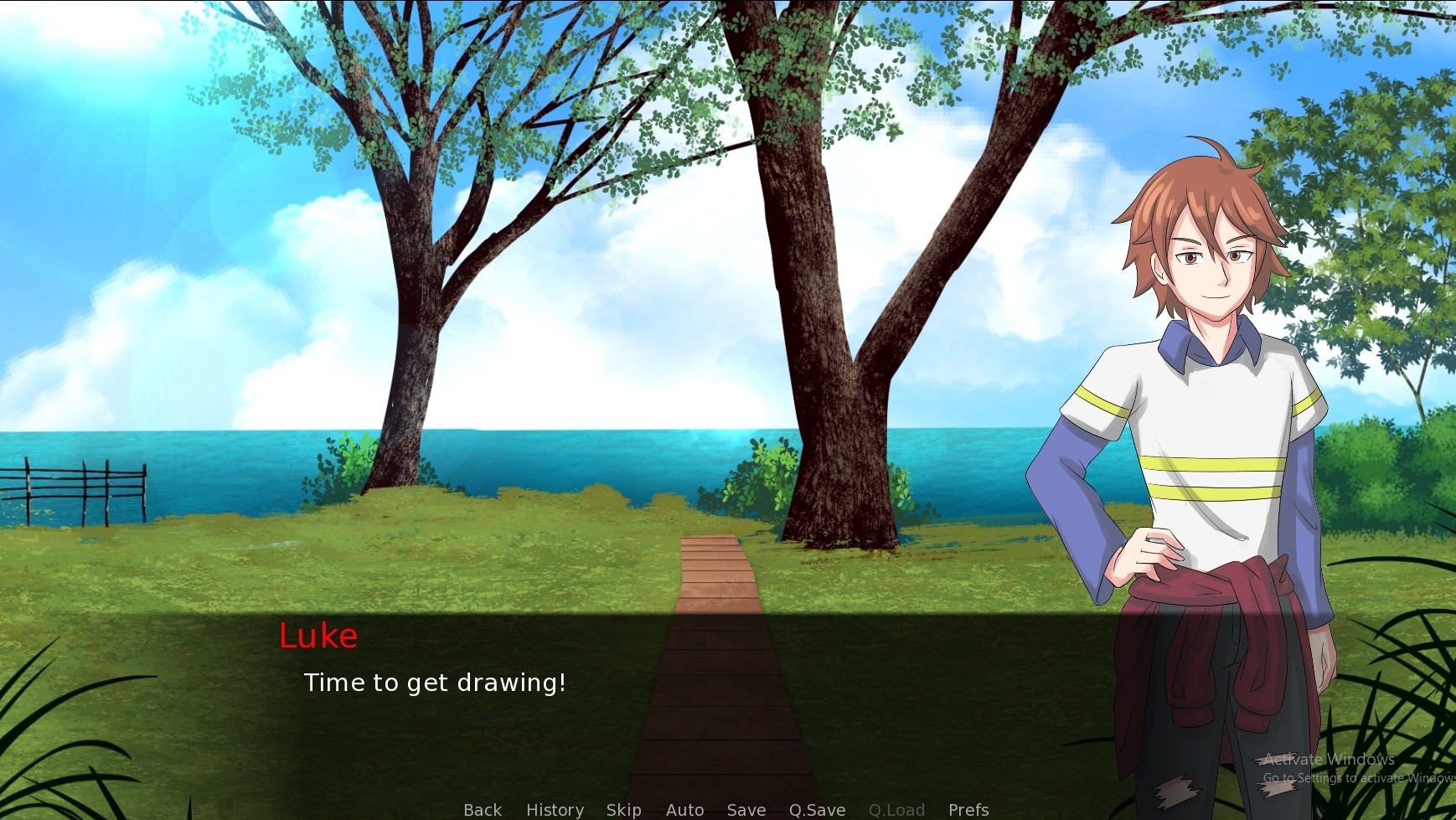Screen dimensions: 1456x820
Task: Click Auto in the quick menu
Action: [684, 809]
